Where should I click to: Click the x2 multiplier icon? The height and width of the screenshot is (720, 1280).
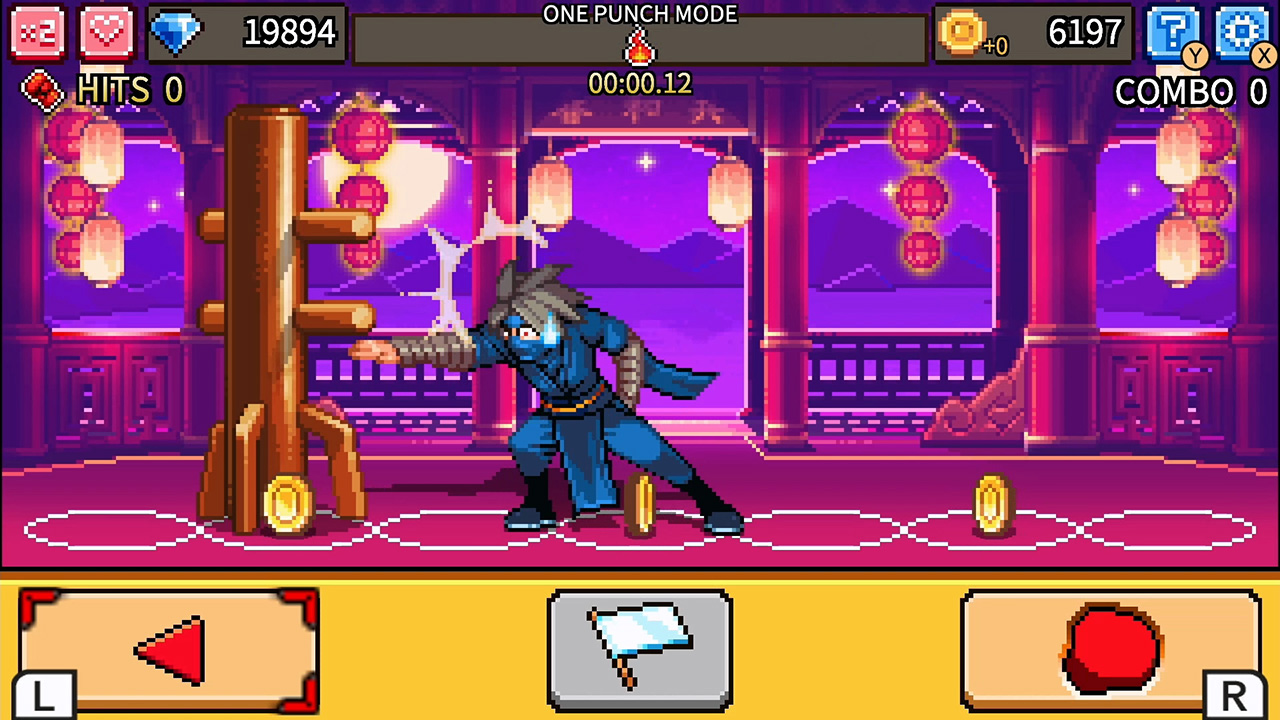coord(38,33)
